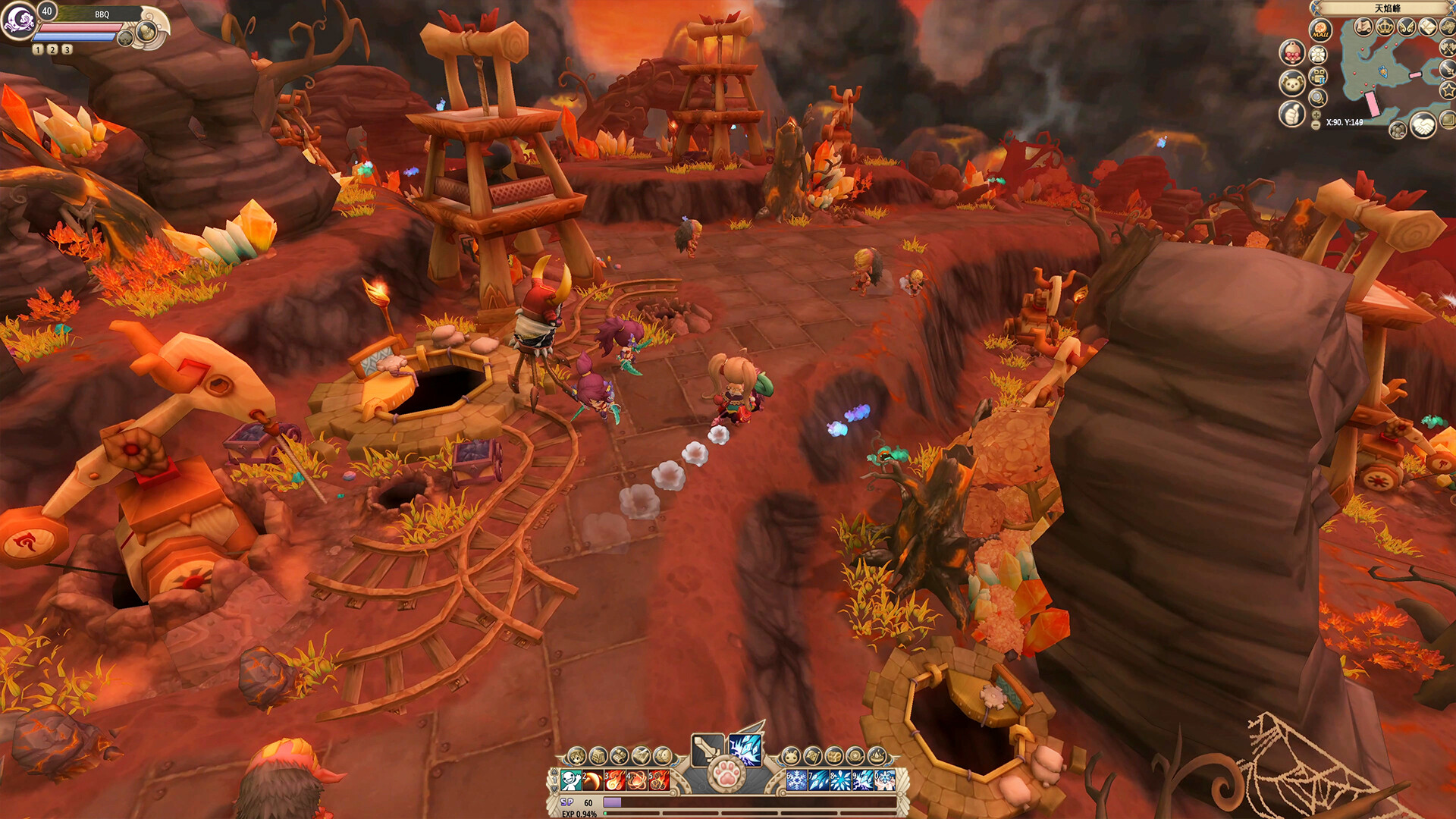Viewport: 1456px width, 819px height.
Task: Open the bell gift icon left of the minimap
Action: pos(1294,52)
